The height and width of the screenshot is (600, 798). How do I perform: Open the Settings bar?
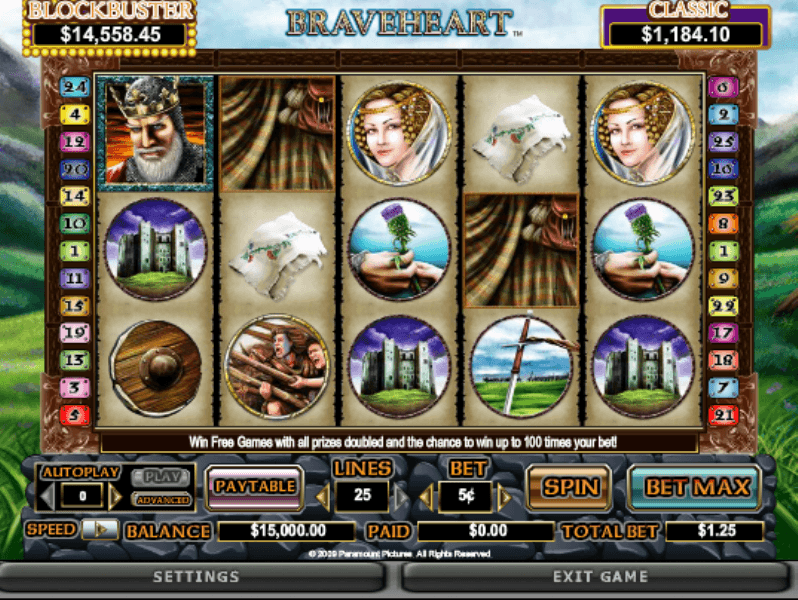(196, 577)
